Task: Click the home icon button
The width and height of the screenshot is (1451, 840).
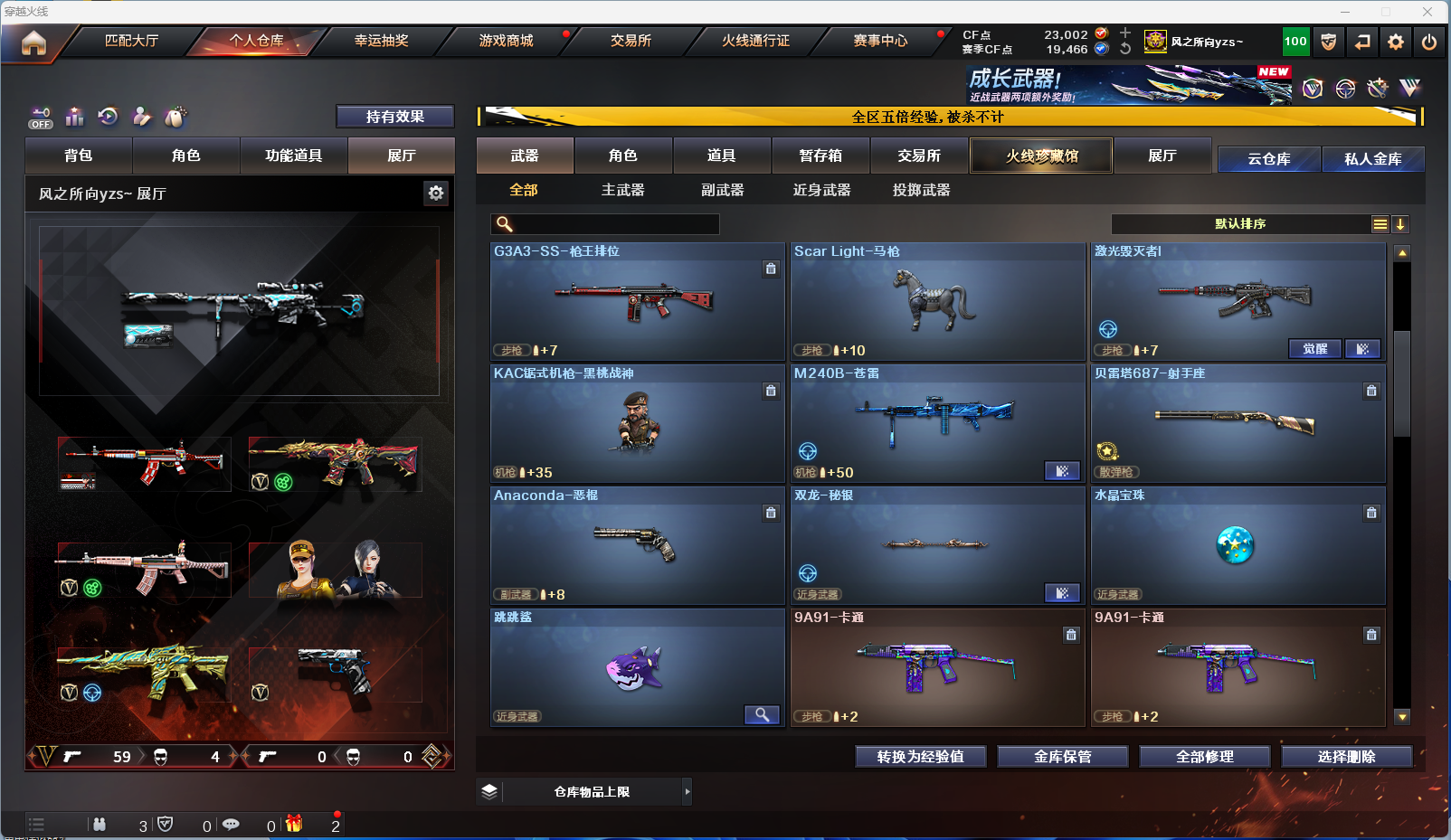Action: tap(33, 42)
